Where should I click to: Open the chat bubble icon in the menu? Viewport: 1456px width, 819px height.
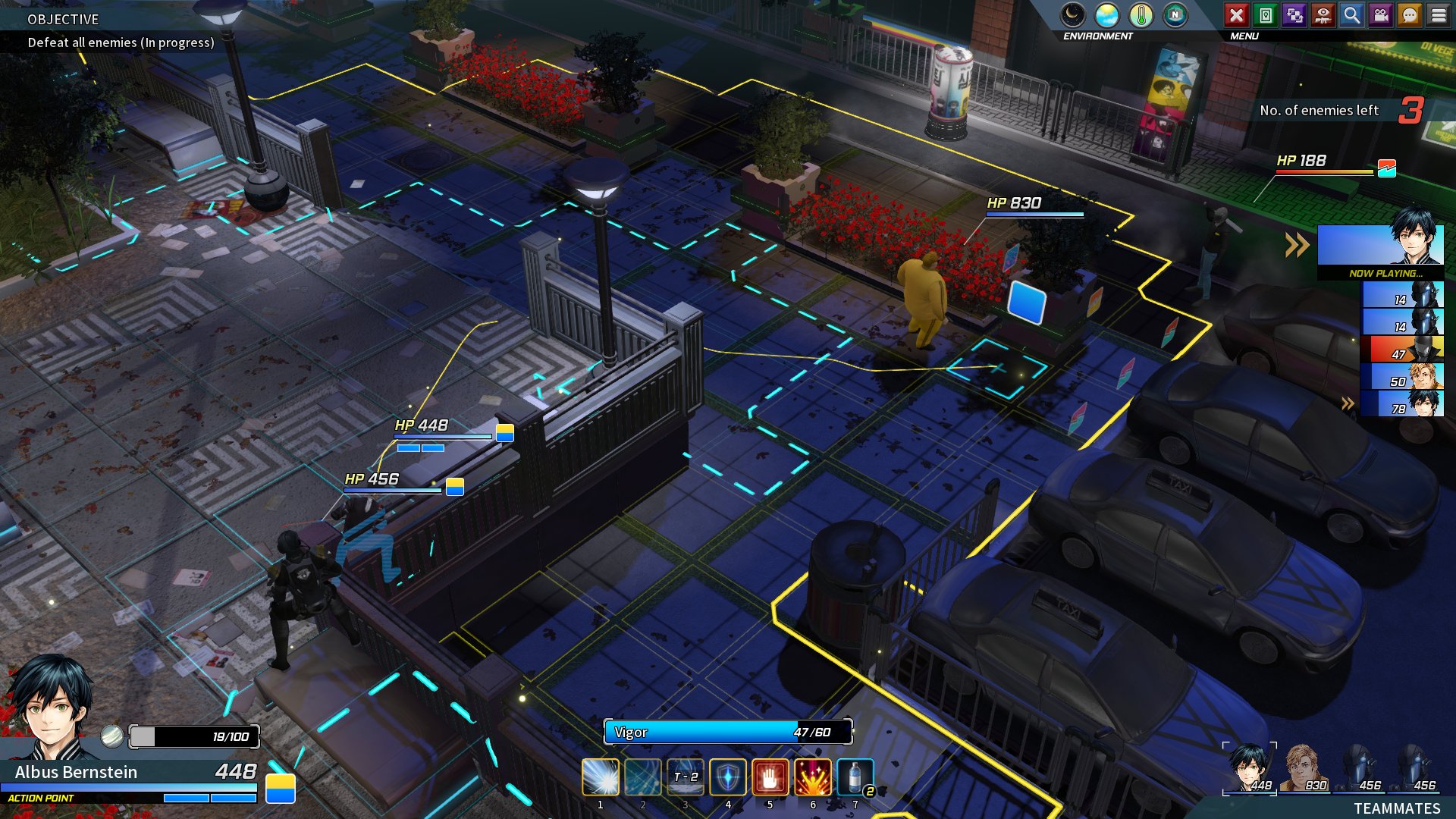[x=1409, y=13]
